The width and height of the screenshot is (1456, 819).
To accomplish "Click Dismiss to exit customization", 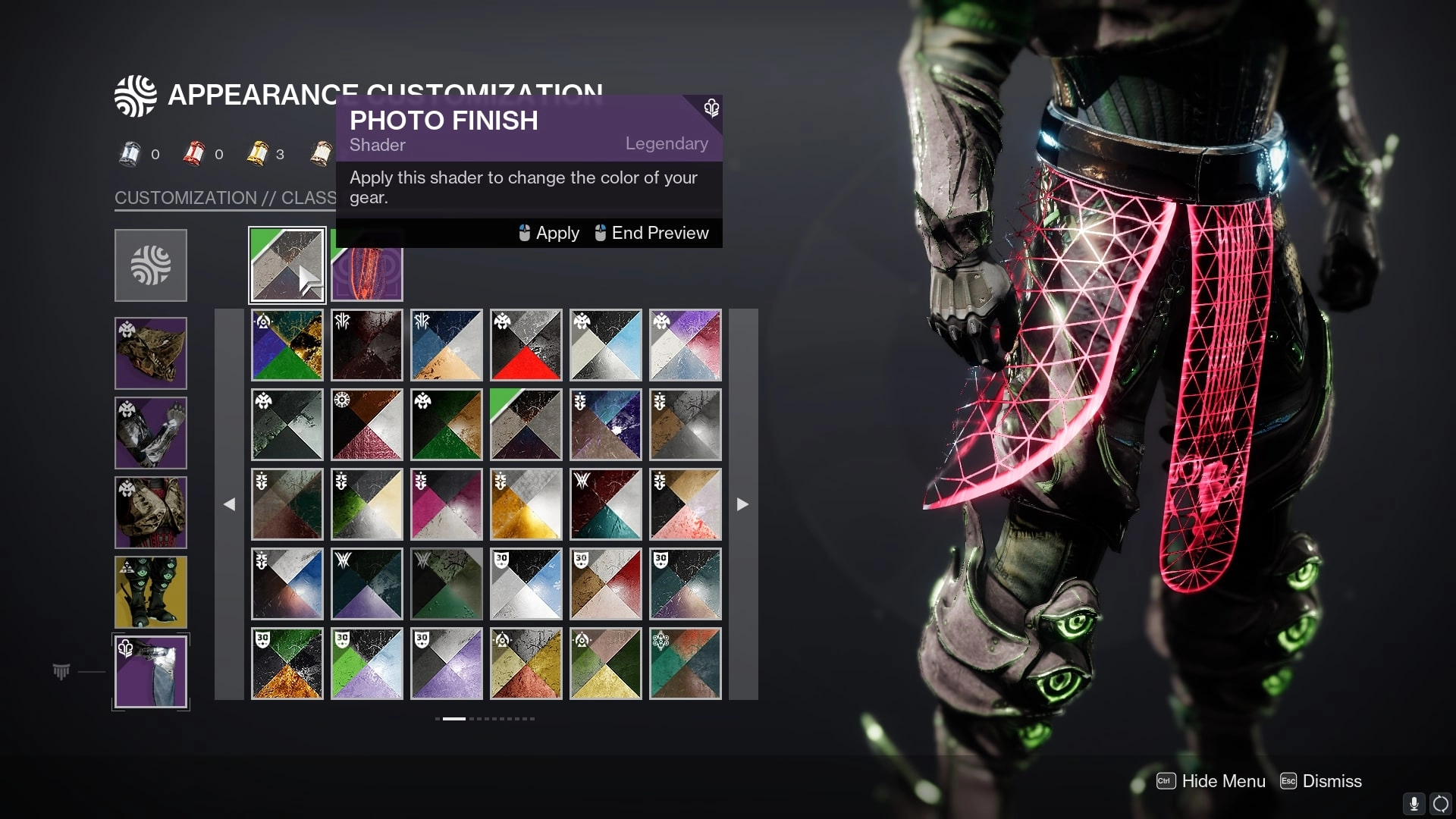I will (1321, 781).
